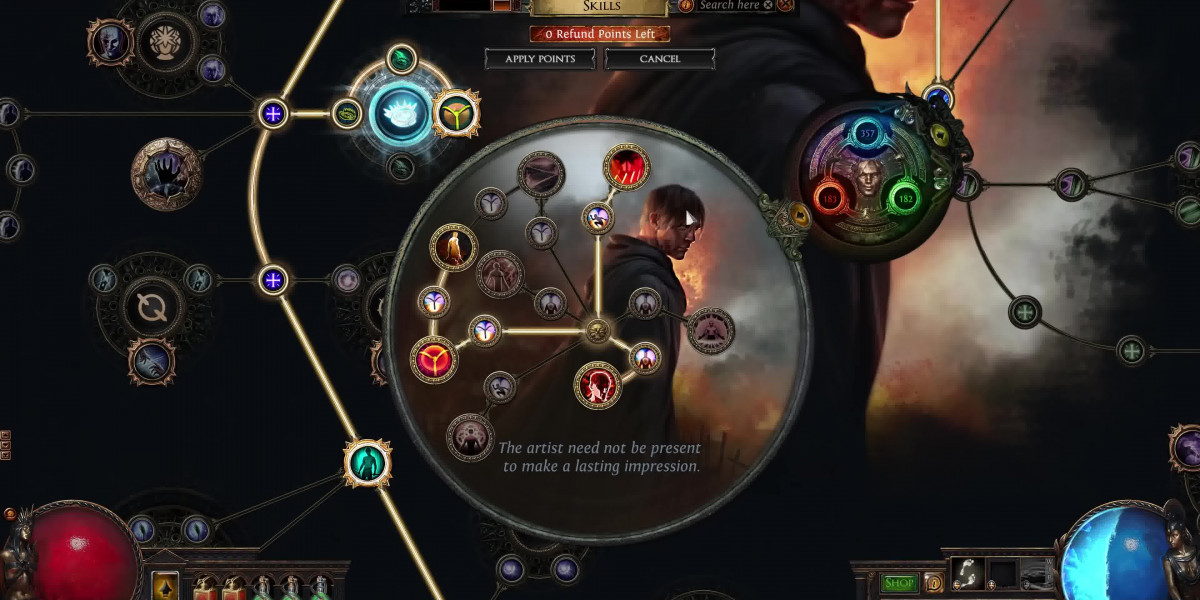Pick the red claw-marks ascendancy notable
Viewport: 1200px width, 600px height.
(x=627, y=169)
